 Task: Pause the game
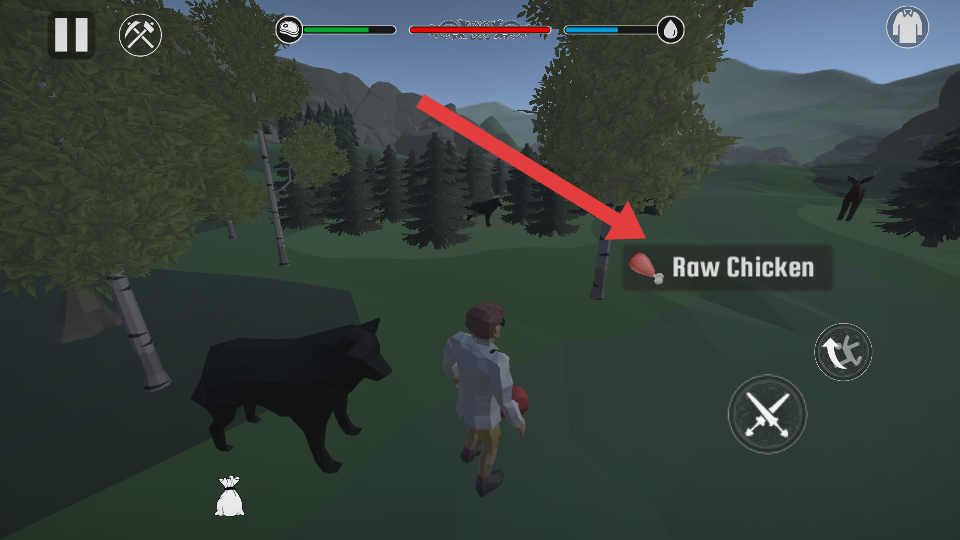71,35
